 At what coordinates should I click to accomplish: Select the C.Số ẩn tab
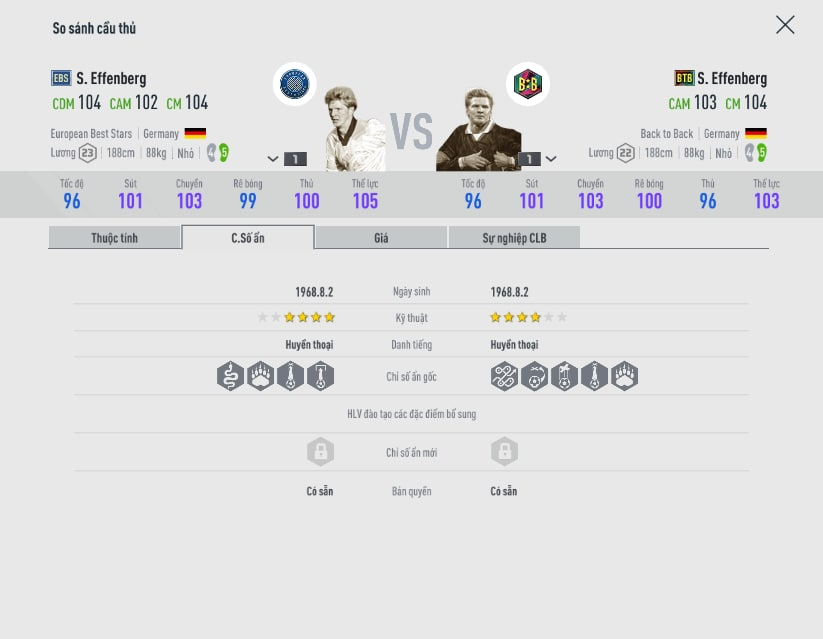248,238
